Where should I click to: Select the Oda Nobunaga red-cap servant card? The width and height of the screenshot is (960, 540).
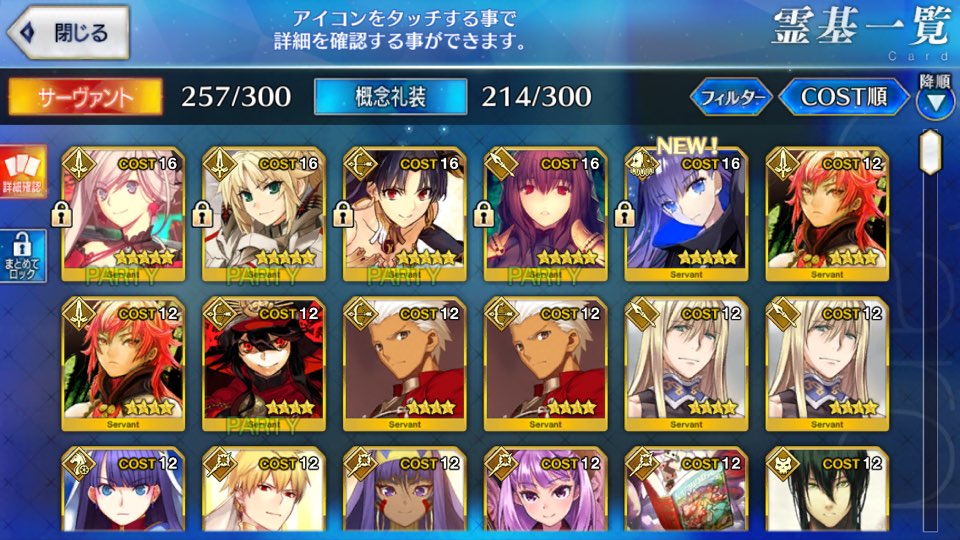(263, 362)
